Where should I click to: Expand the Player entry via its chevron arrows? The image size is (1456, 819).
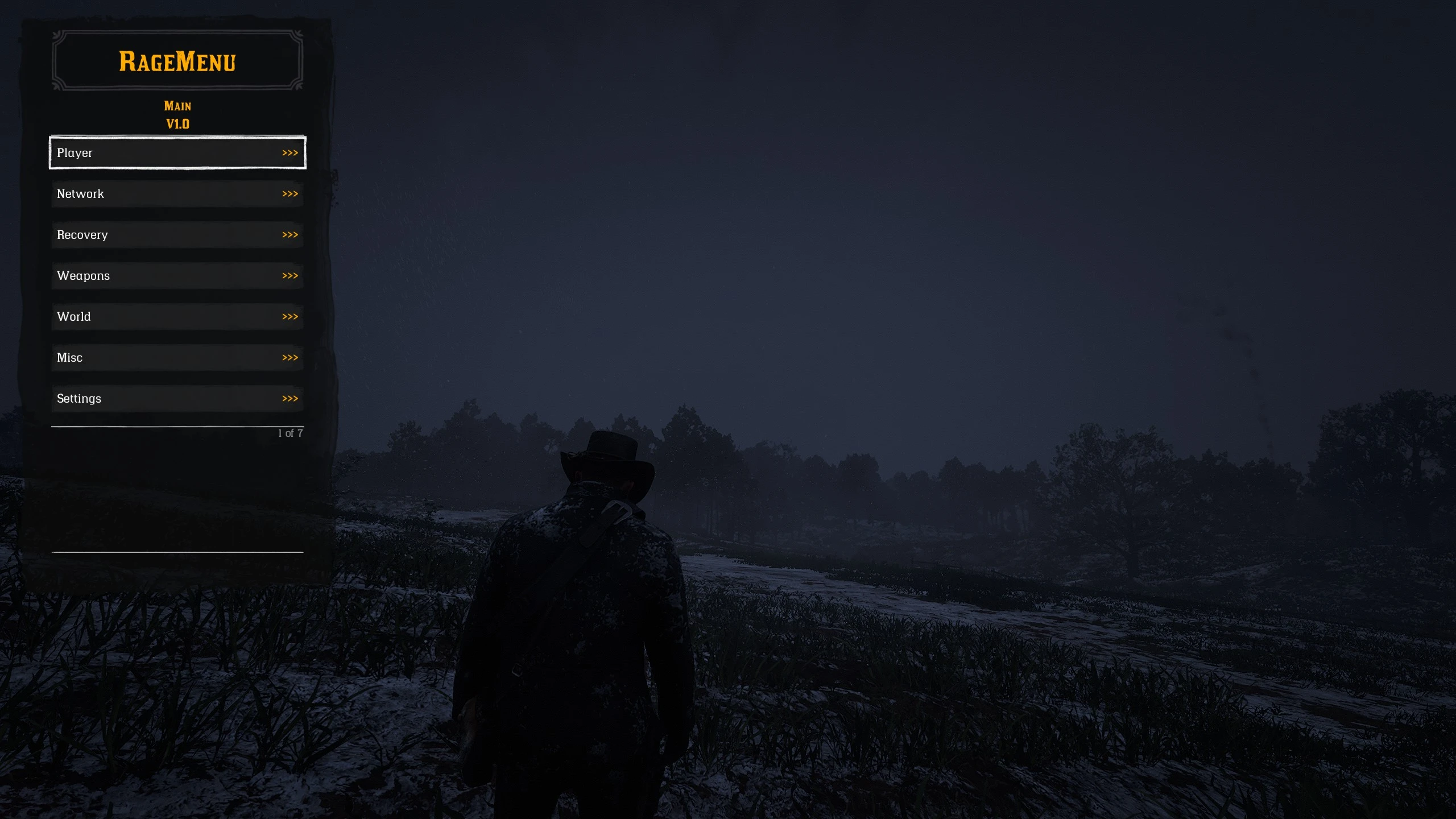pos(291,152)
